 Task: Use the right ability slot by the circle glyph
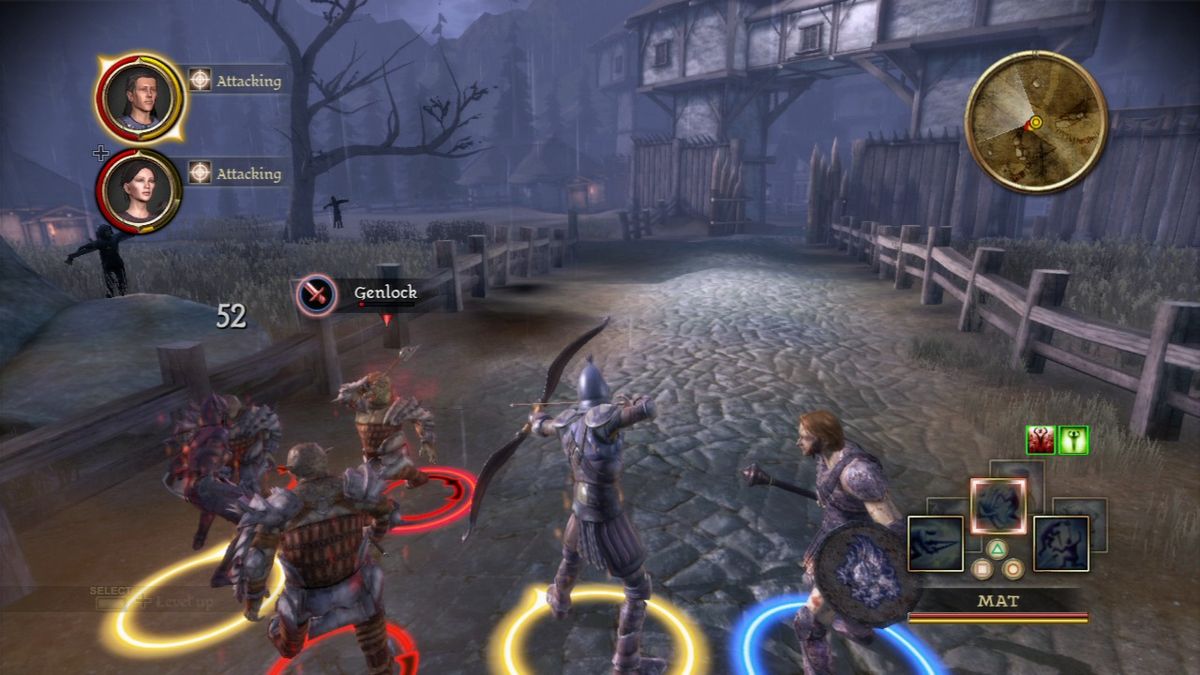click(x=1060, y=544)
